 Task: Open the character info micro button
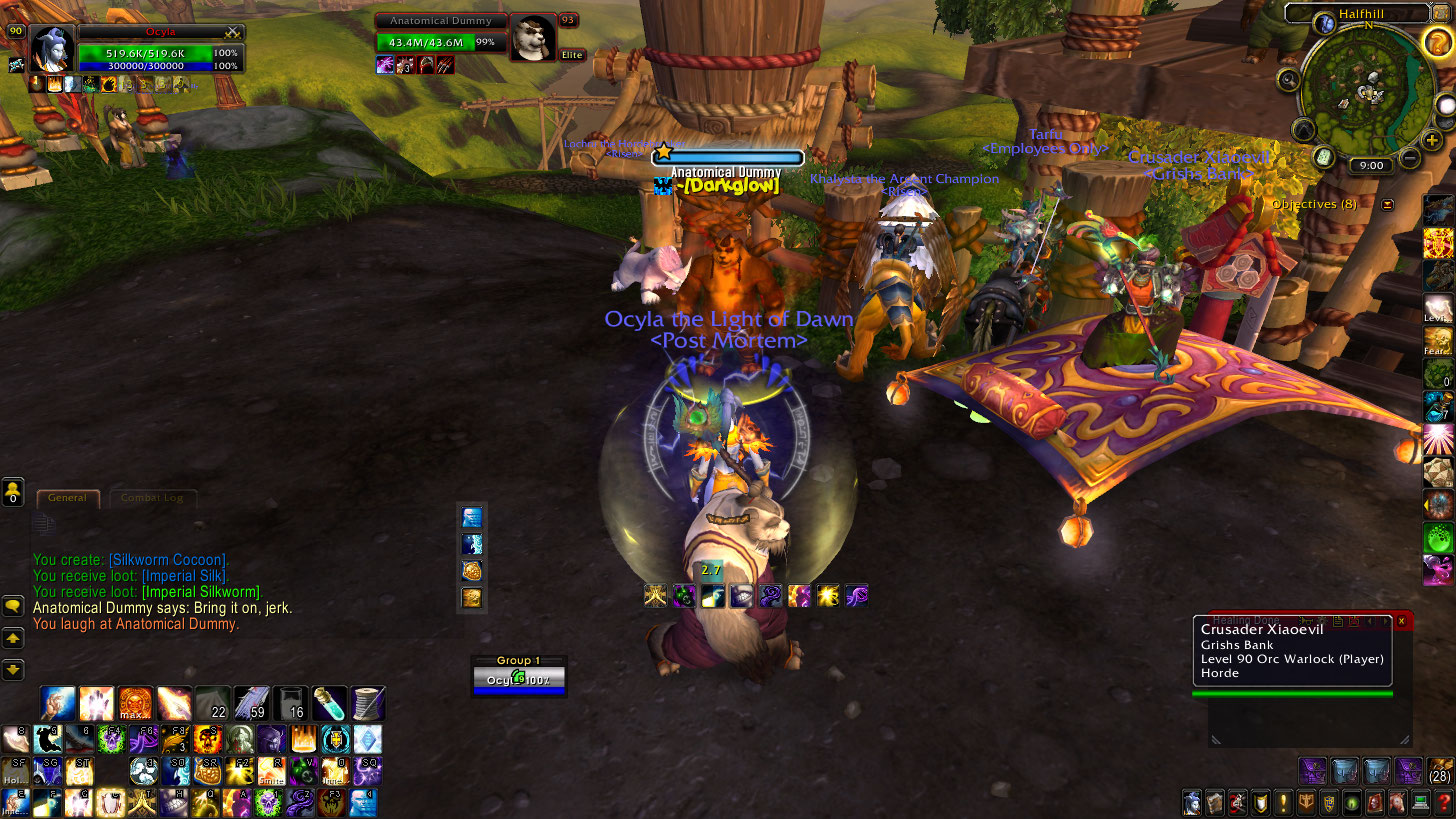[1192, 803]
